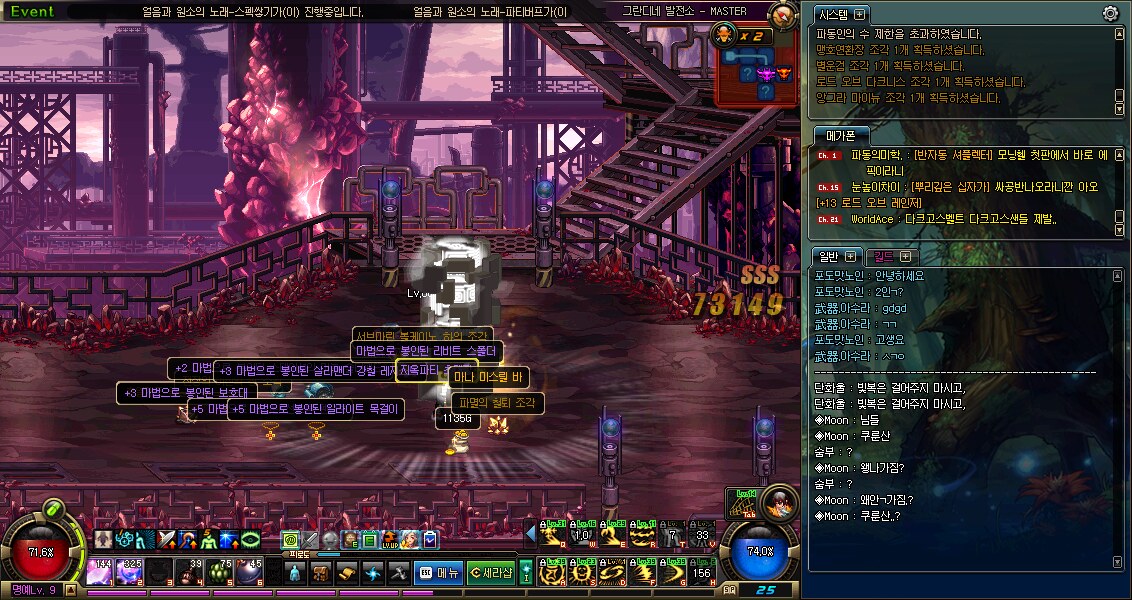Collapse the skill bar with the blue arrow
Viewport: 1132px width, 600px height.
point(530,533)
